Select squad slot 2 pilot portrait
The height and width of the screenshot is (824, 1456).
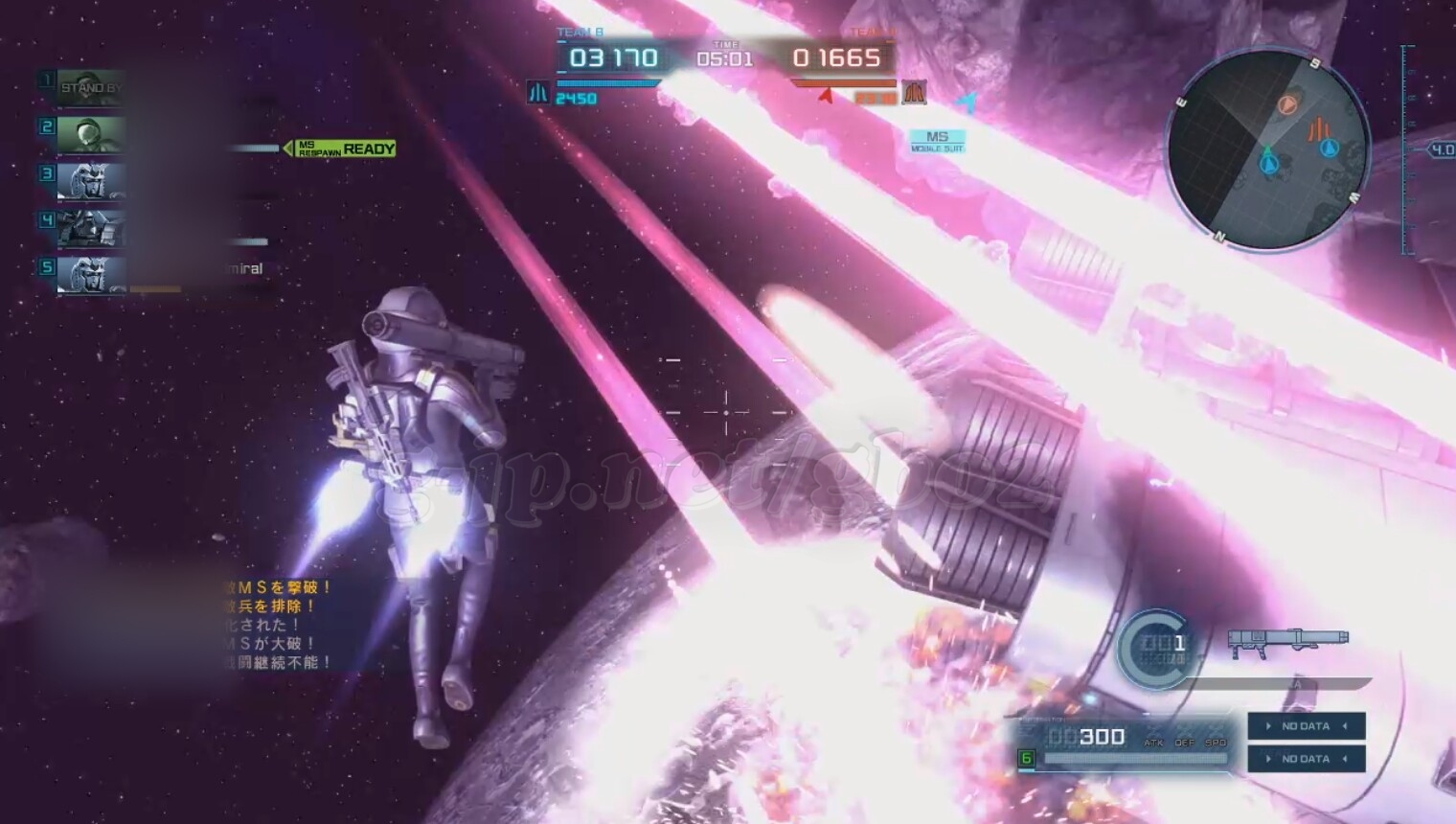pyautogui.click(x=90, y=133)
